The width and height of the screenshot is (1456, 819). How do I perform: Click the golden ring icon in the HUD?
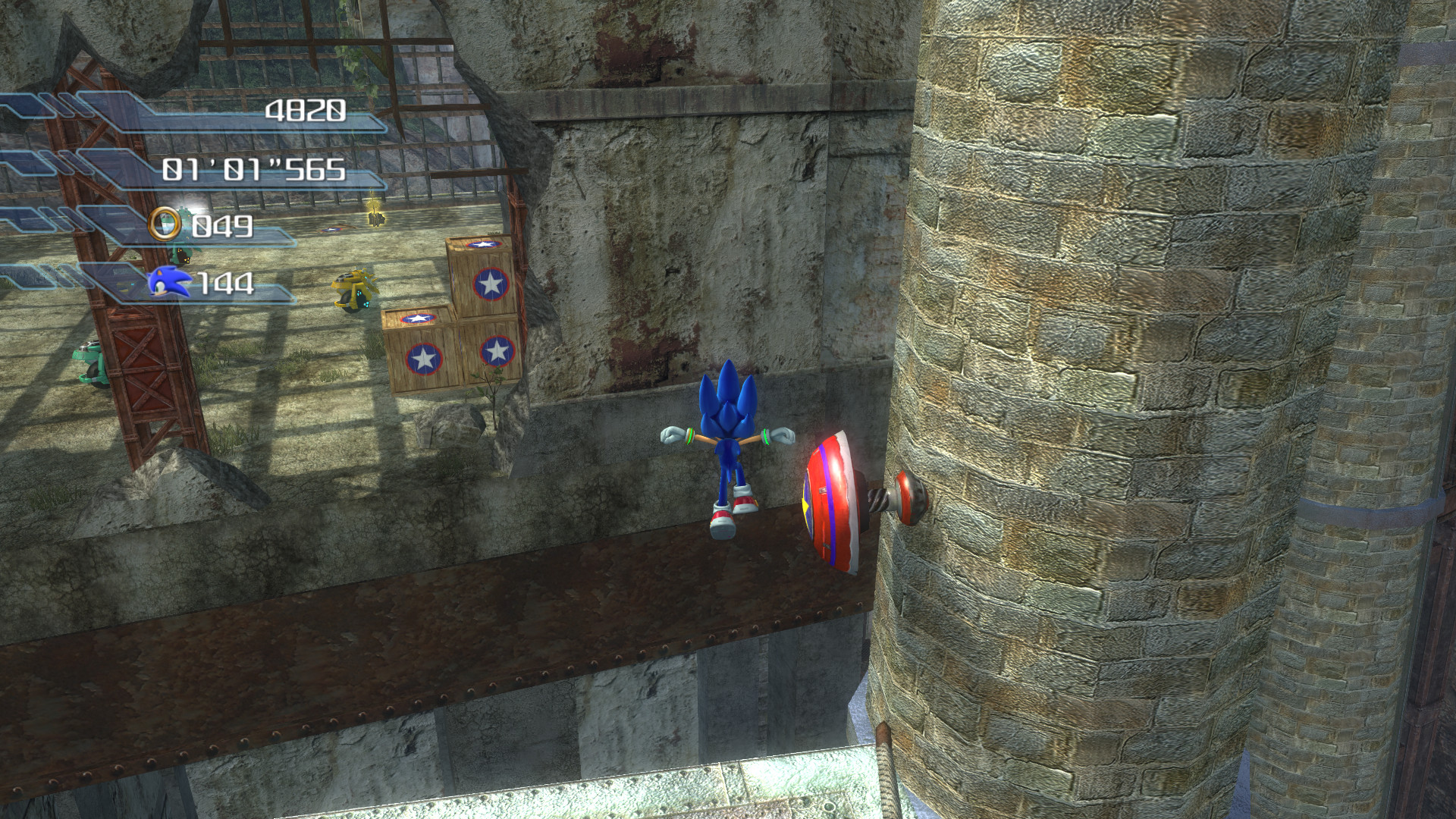(163, 224)
